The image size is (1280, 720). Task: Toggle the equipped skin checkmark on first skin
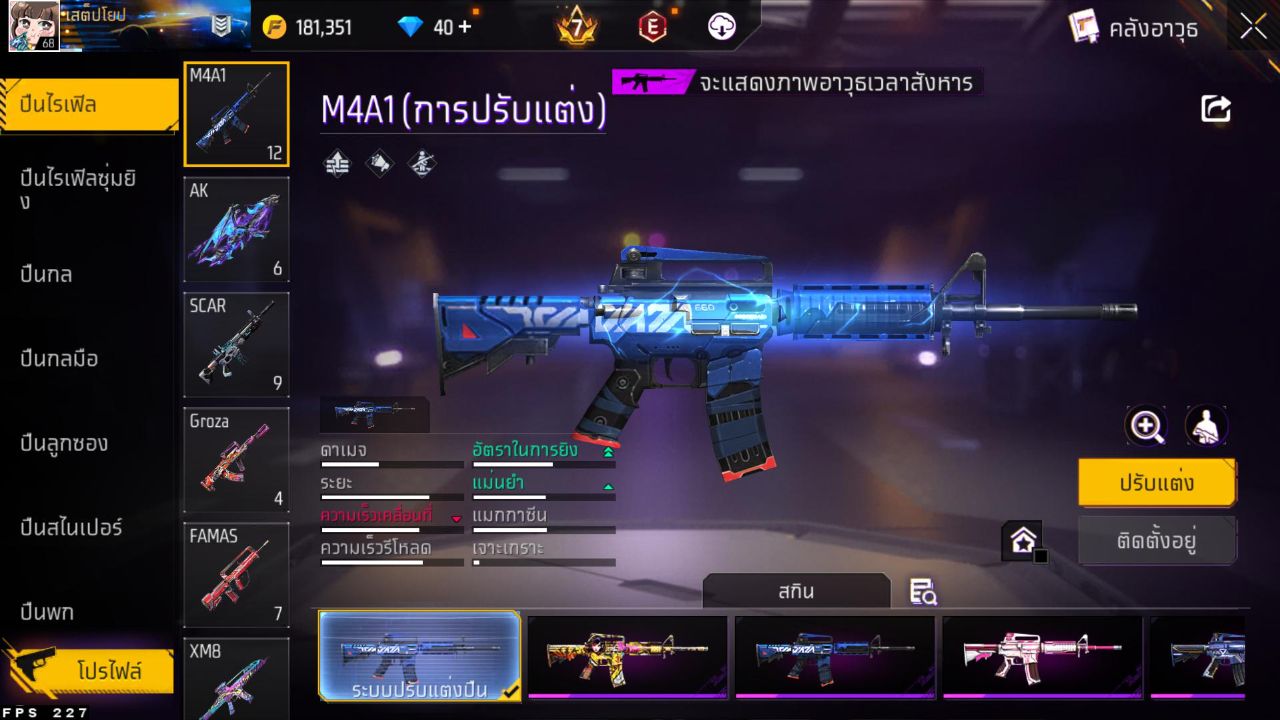tap(508, 691)
